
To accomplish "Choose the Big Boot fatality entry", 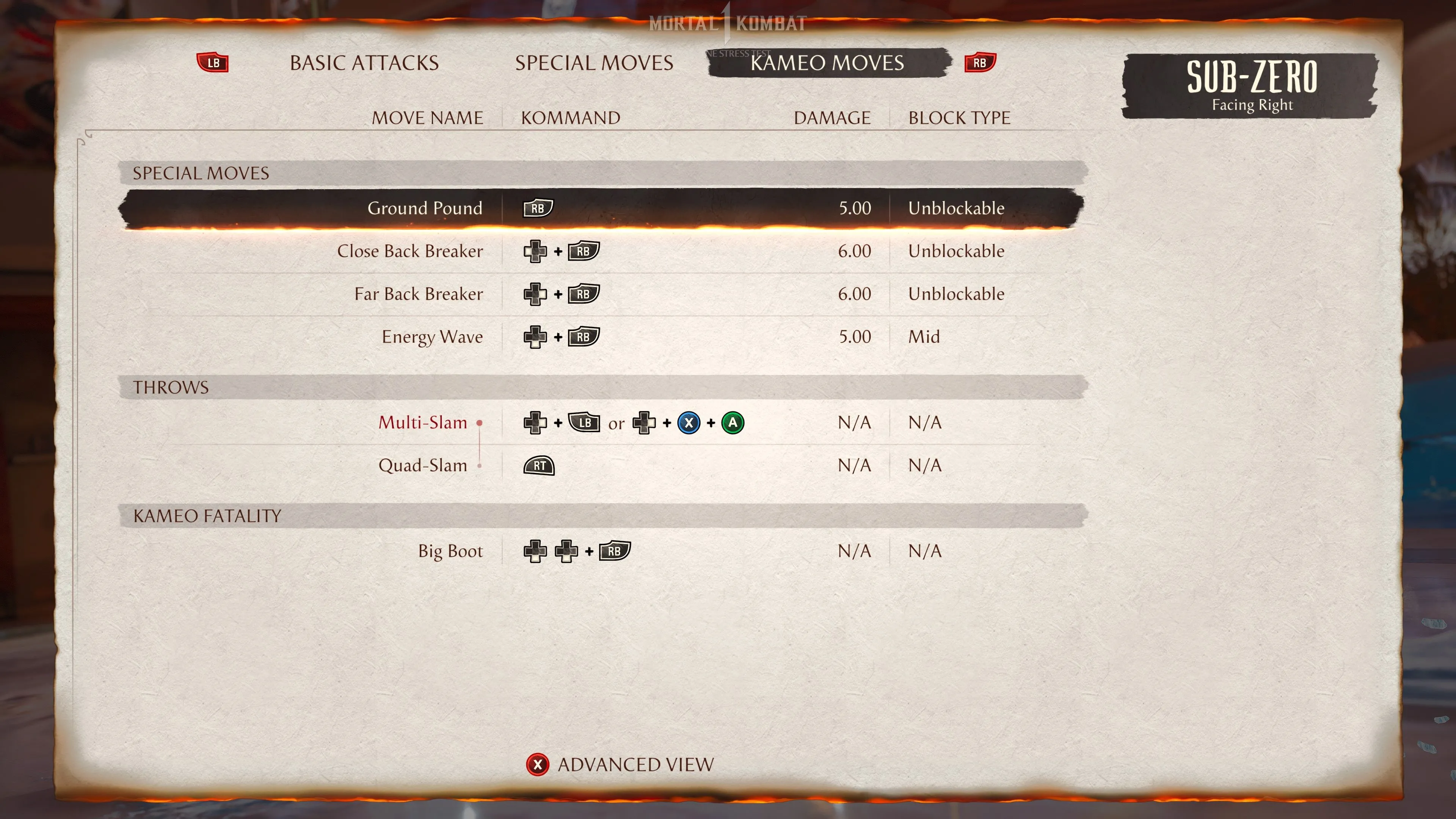I will point(450,551).
